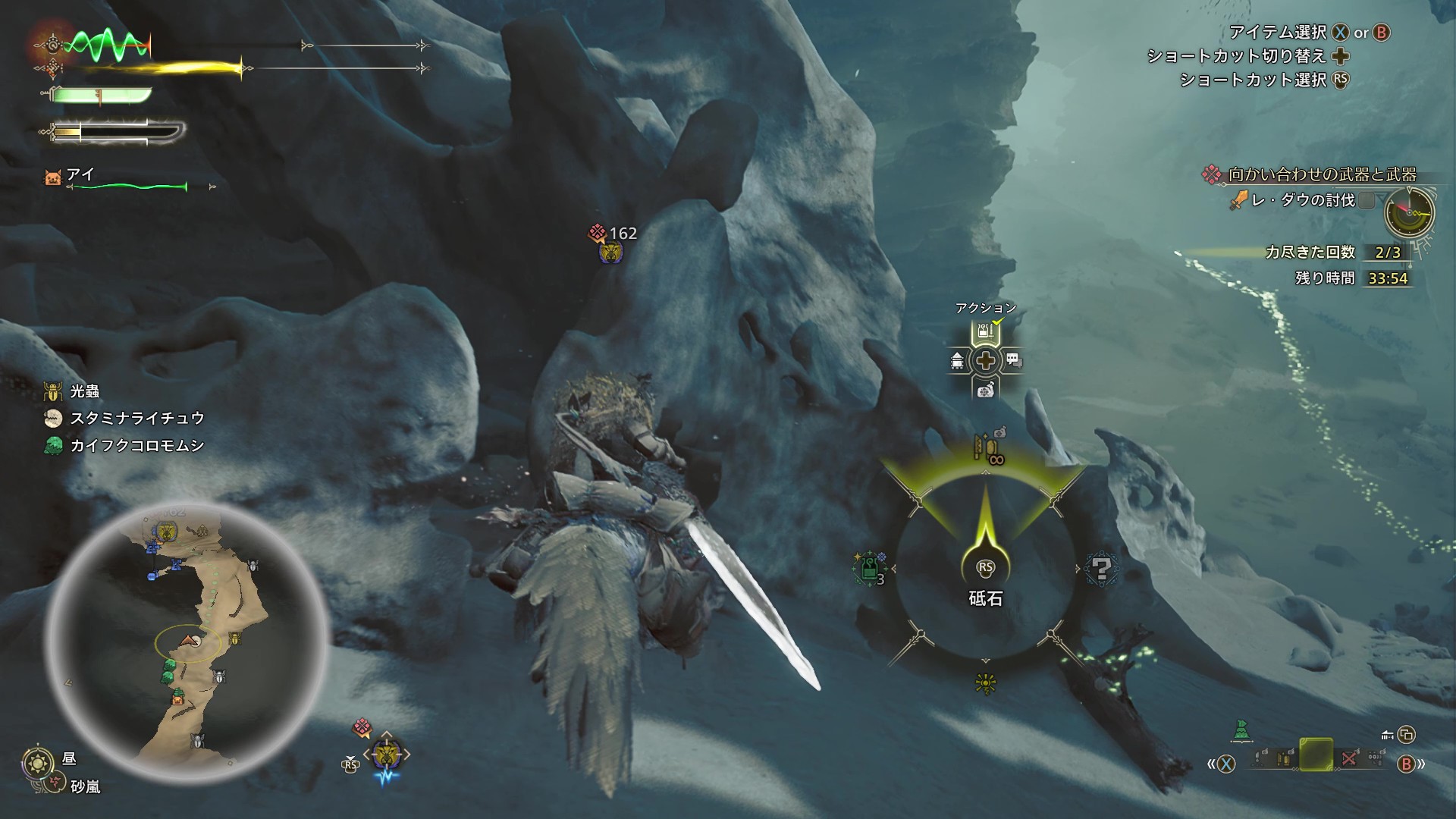Select the question mark radial slot
This screenshot has width=1456, height=819.
[1101, 567]
